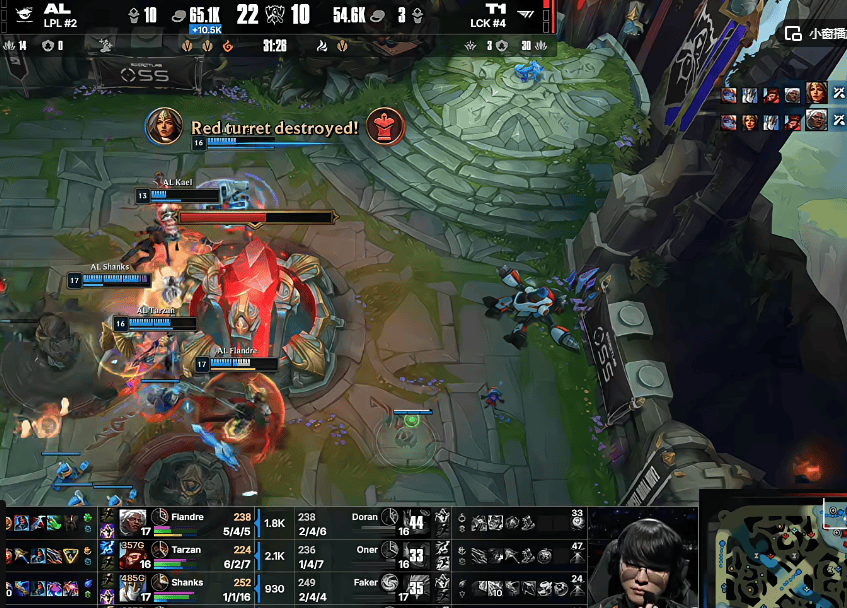Viewport: 847px width, 608px height.
Task: Click Faker's name in the scoreboard
Action: tap(365, 581)
